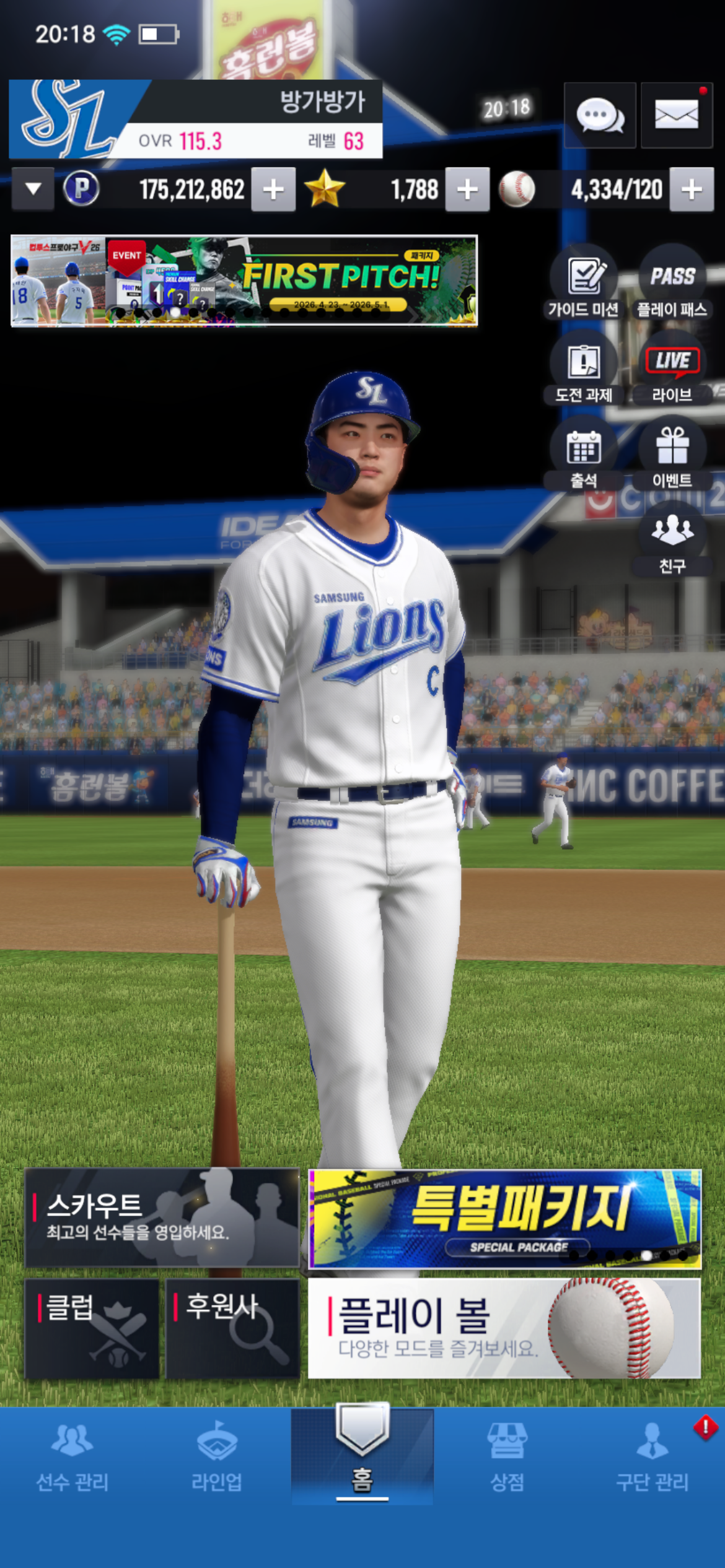Switch to the 상점 shop tab
This screenshot has height=1568, width=725.
[507, 1455]
